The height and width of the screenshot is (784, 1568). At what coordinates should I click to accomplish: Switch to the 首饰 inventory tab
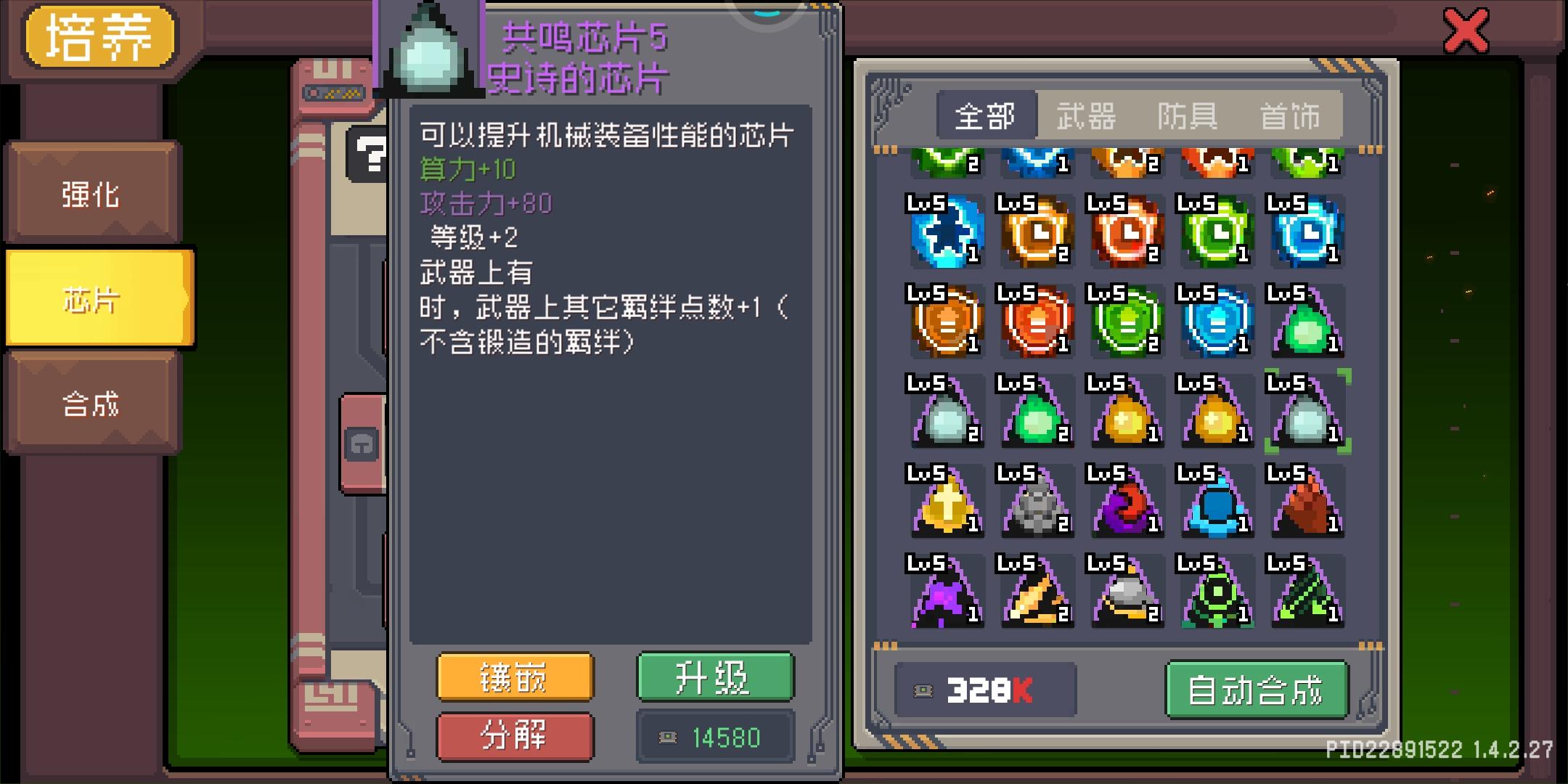coord(1289,116)
